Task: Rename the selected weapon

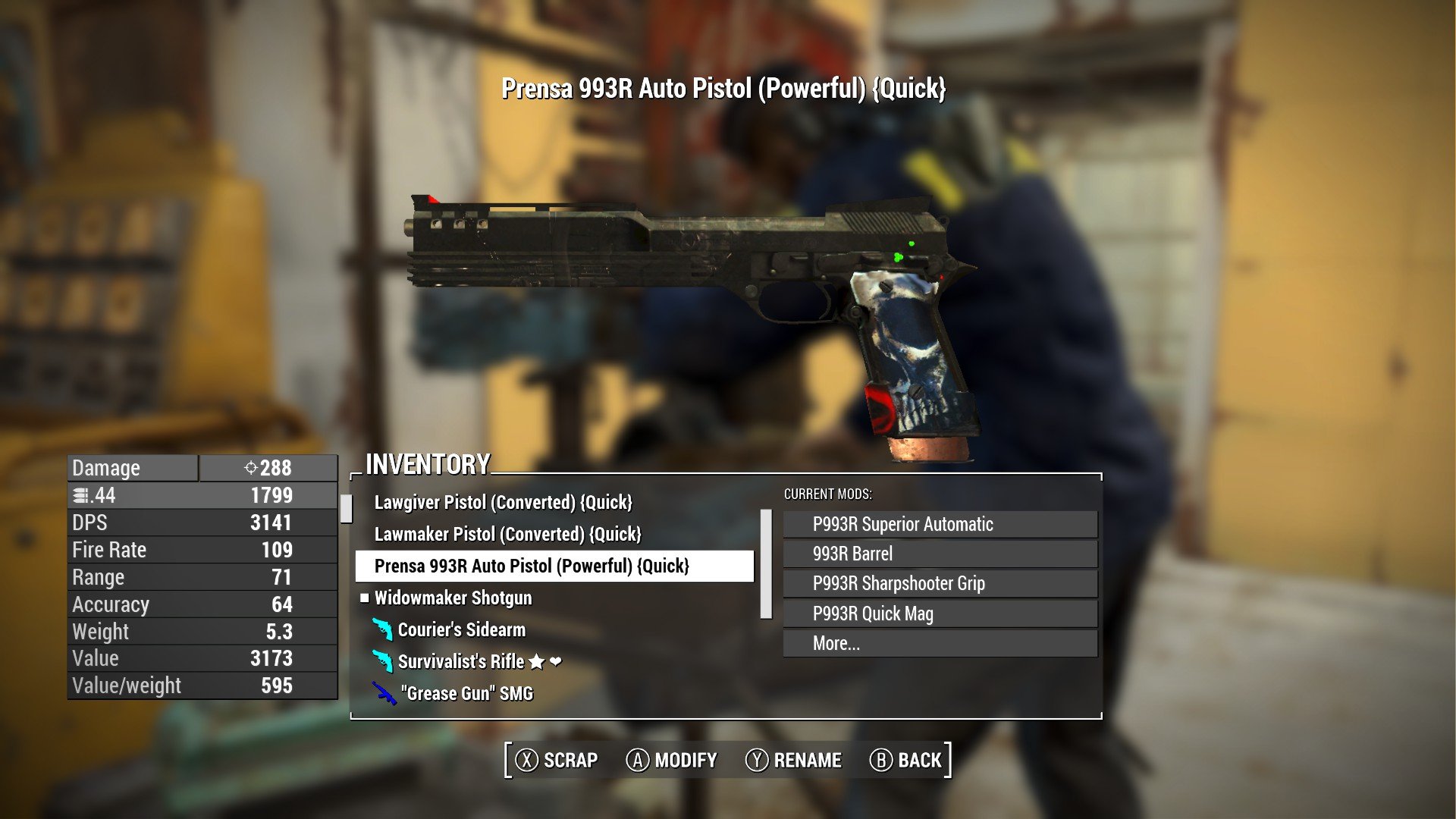Action: click(x=793, y=760)
